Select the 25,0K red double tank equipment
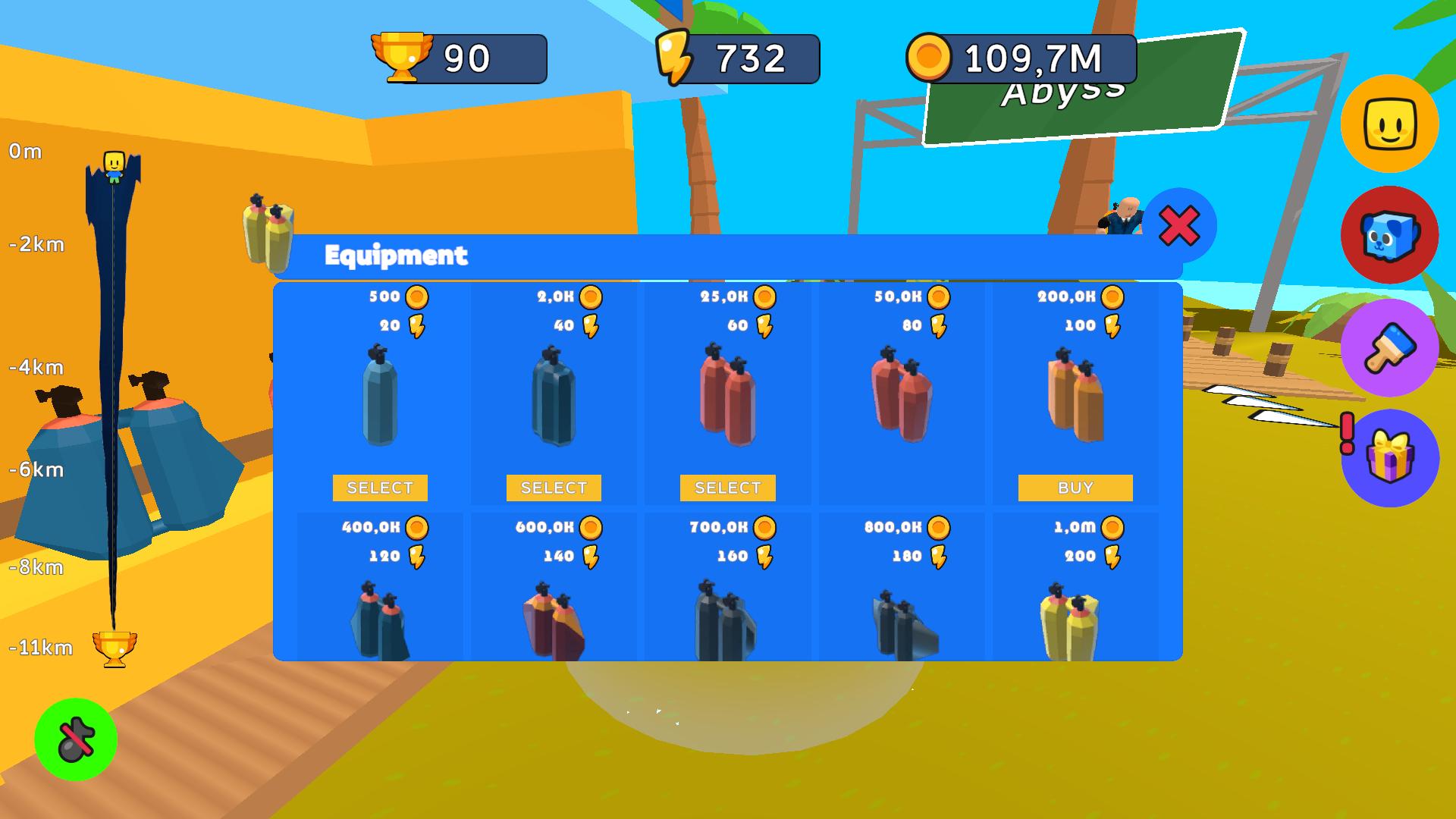 727,488
